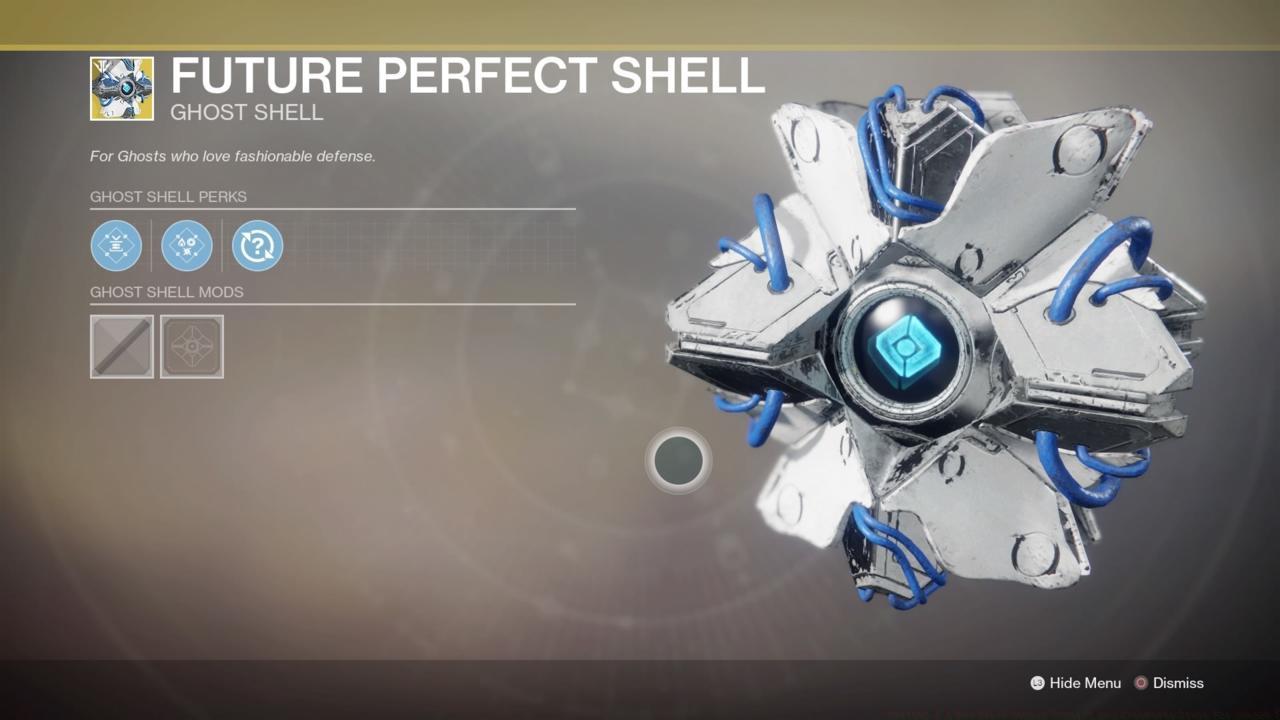Screen dimensions: 1280x720
Task: Expand the GHOST SHELL PERKS section
Action: 168,197
